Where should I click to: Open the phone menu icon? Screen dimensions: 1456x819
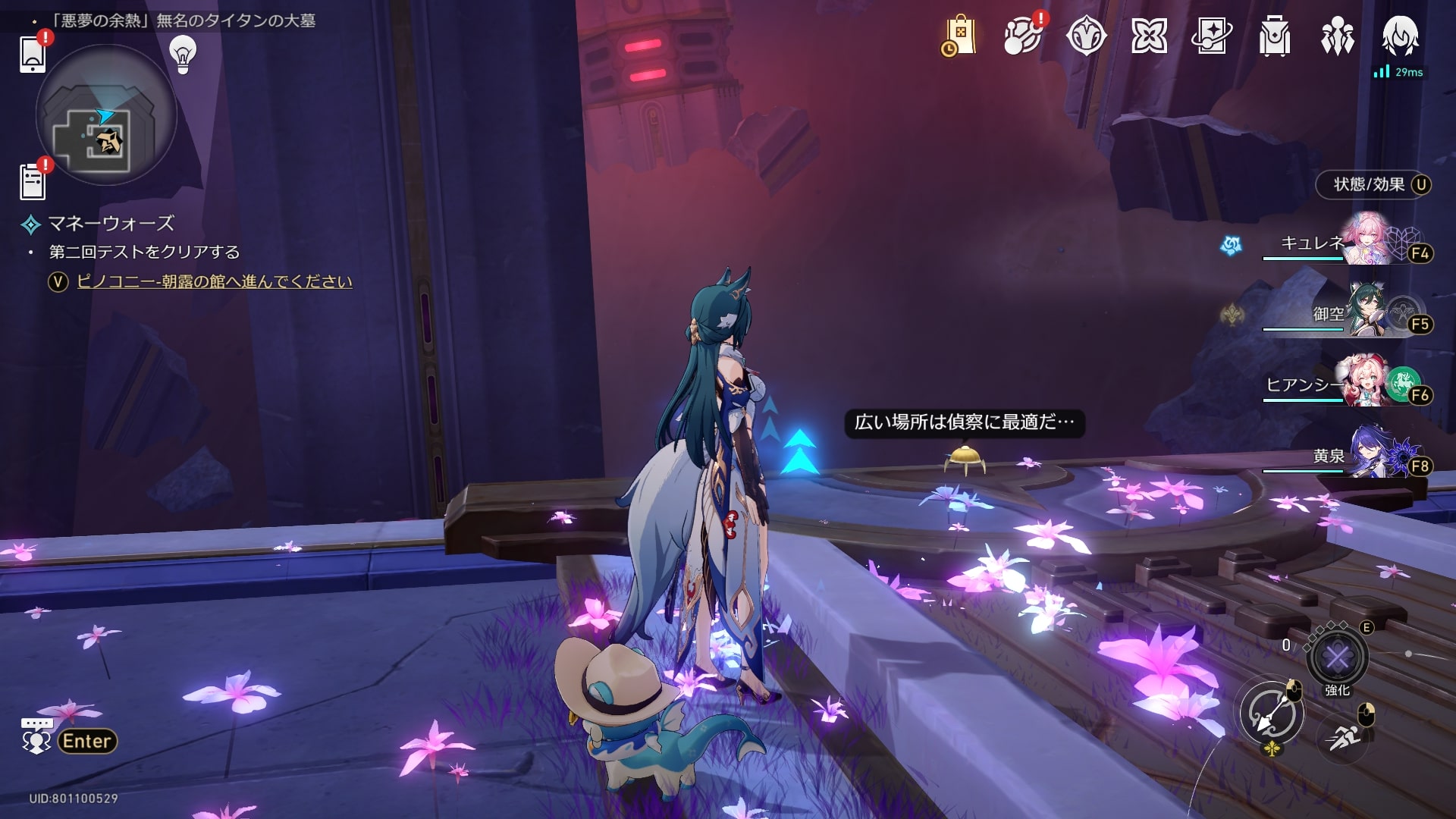coord(33,54)
